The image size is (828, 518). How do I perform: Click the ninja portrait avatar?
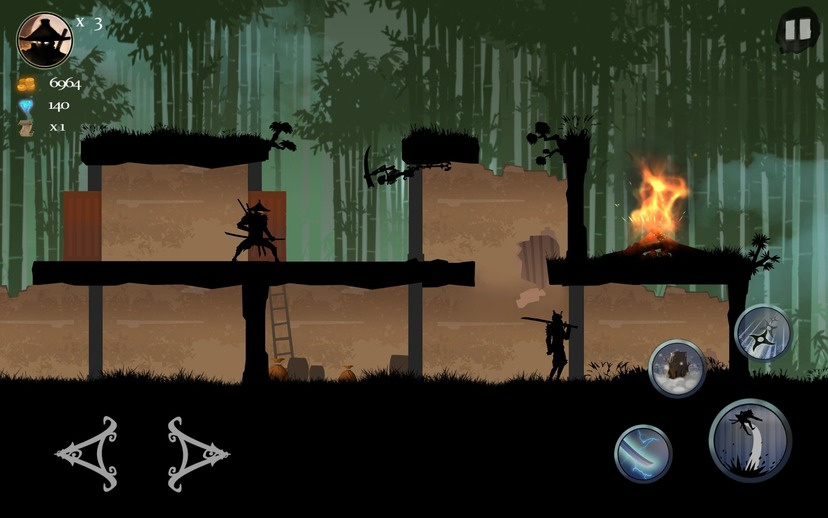(x=45, y=39)
